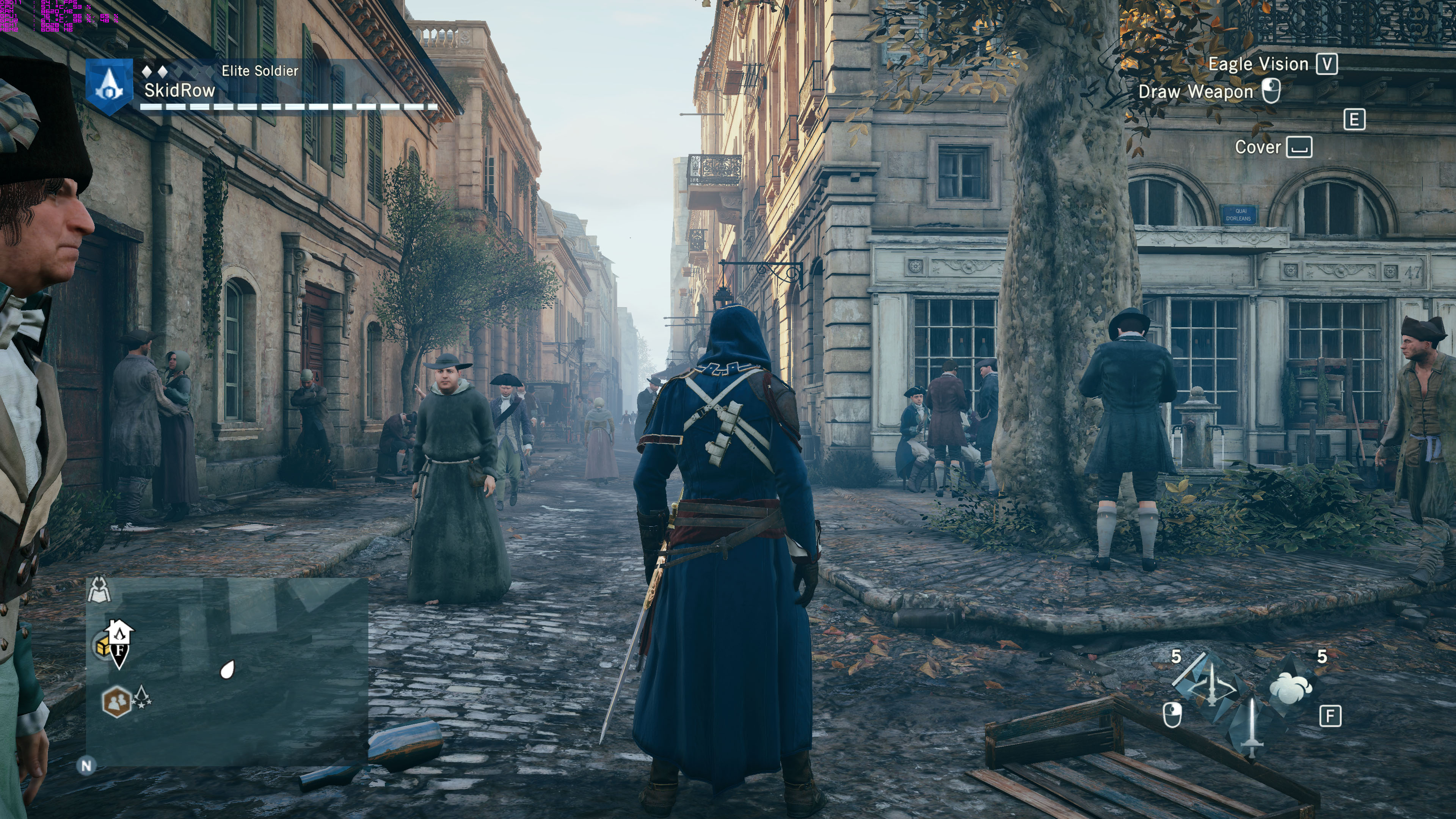Screen dimensions: 1456x819
Task: Click the Assassin insignia with three stars
Action: pos(142,698)
